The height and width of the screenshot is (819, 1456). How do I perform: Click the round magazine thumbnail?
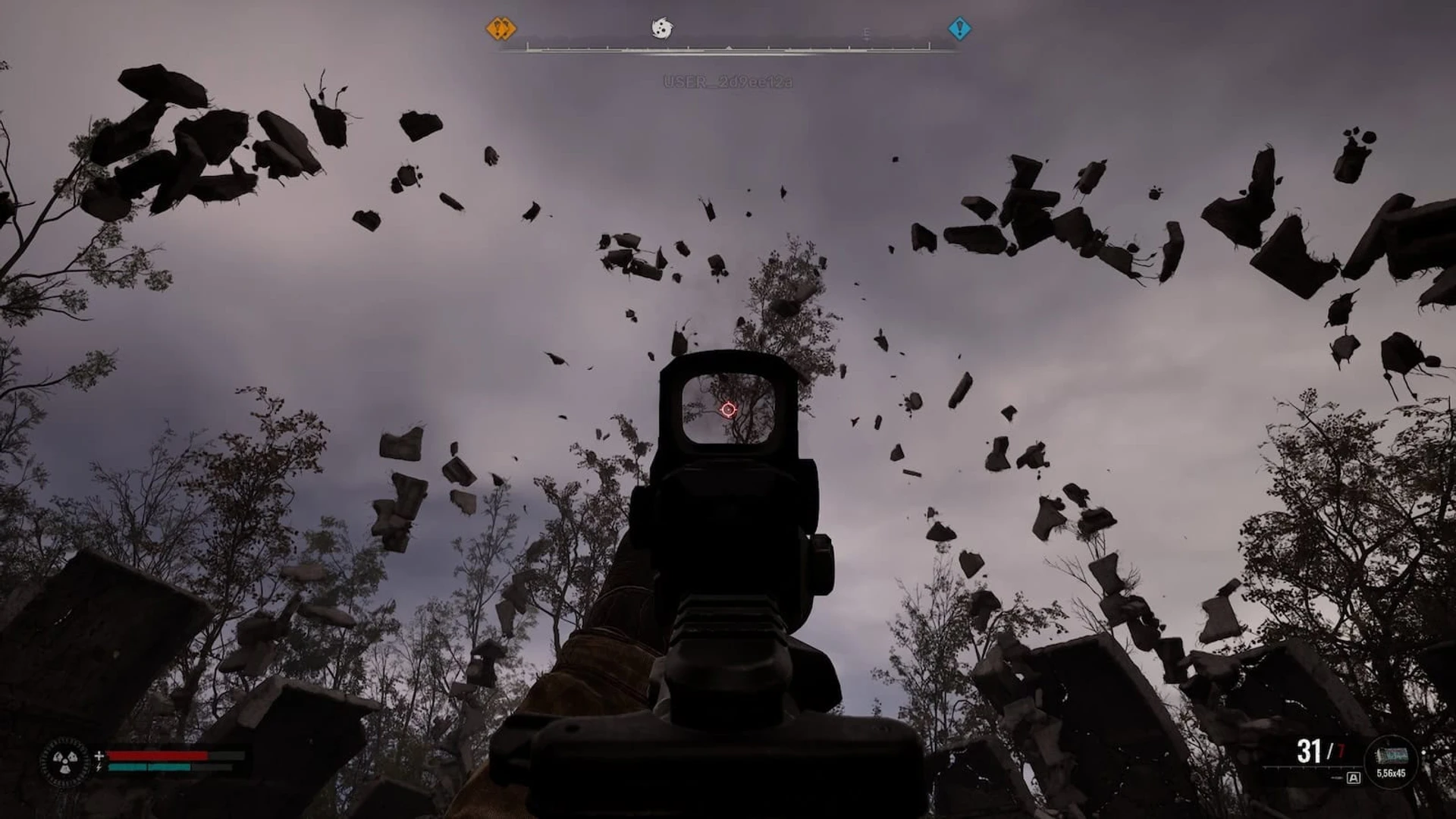[x=1392, y=755]
